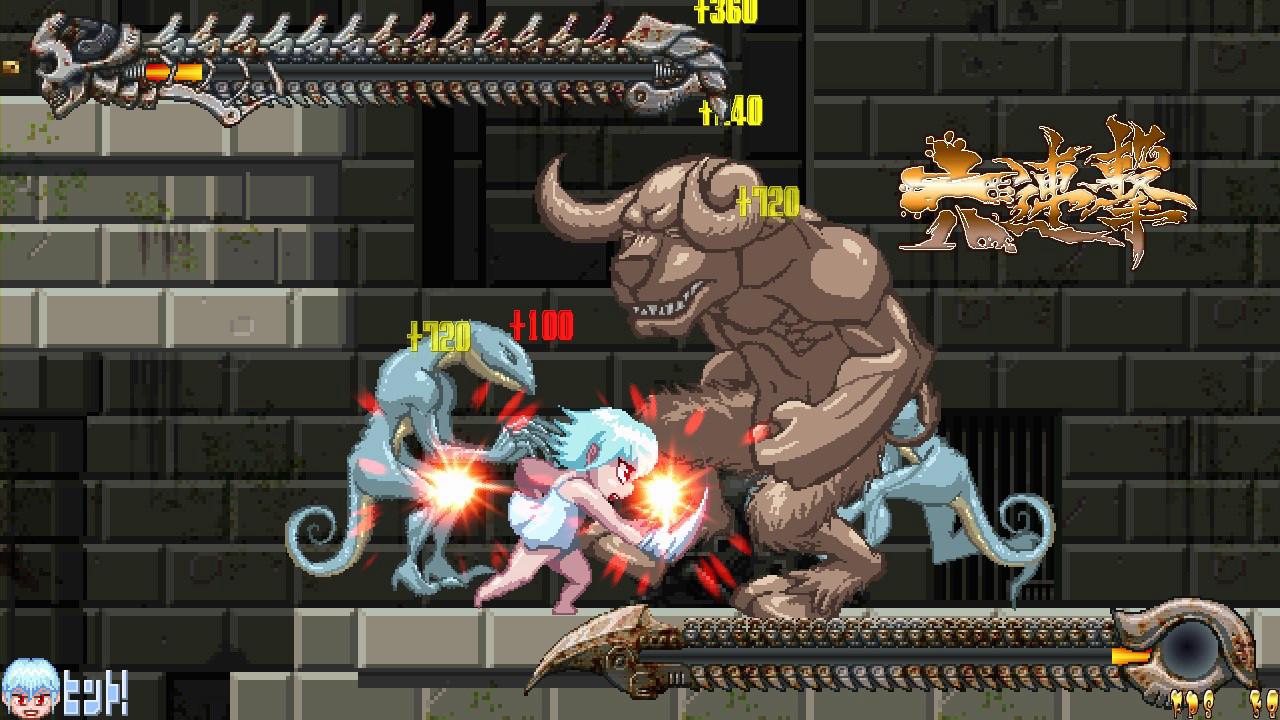Image resolution: width=1280 pixels, height=720 pixels.
Task: Click the yellow fuel bar on the boss gauge
Action: click(x=1130, y=657)
